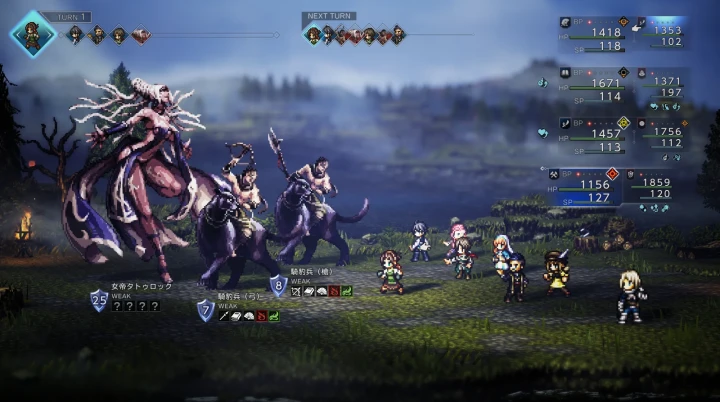Click the first portrait under NEXT TURN
Image resolution: width=720 pixels, height=402 pixels.
(314, 35)
